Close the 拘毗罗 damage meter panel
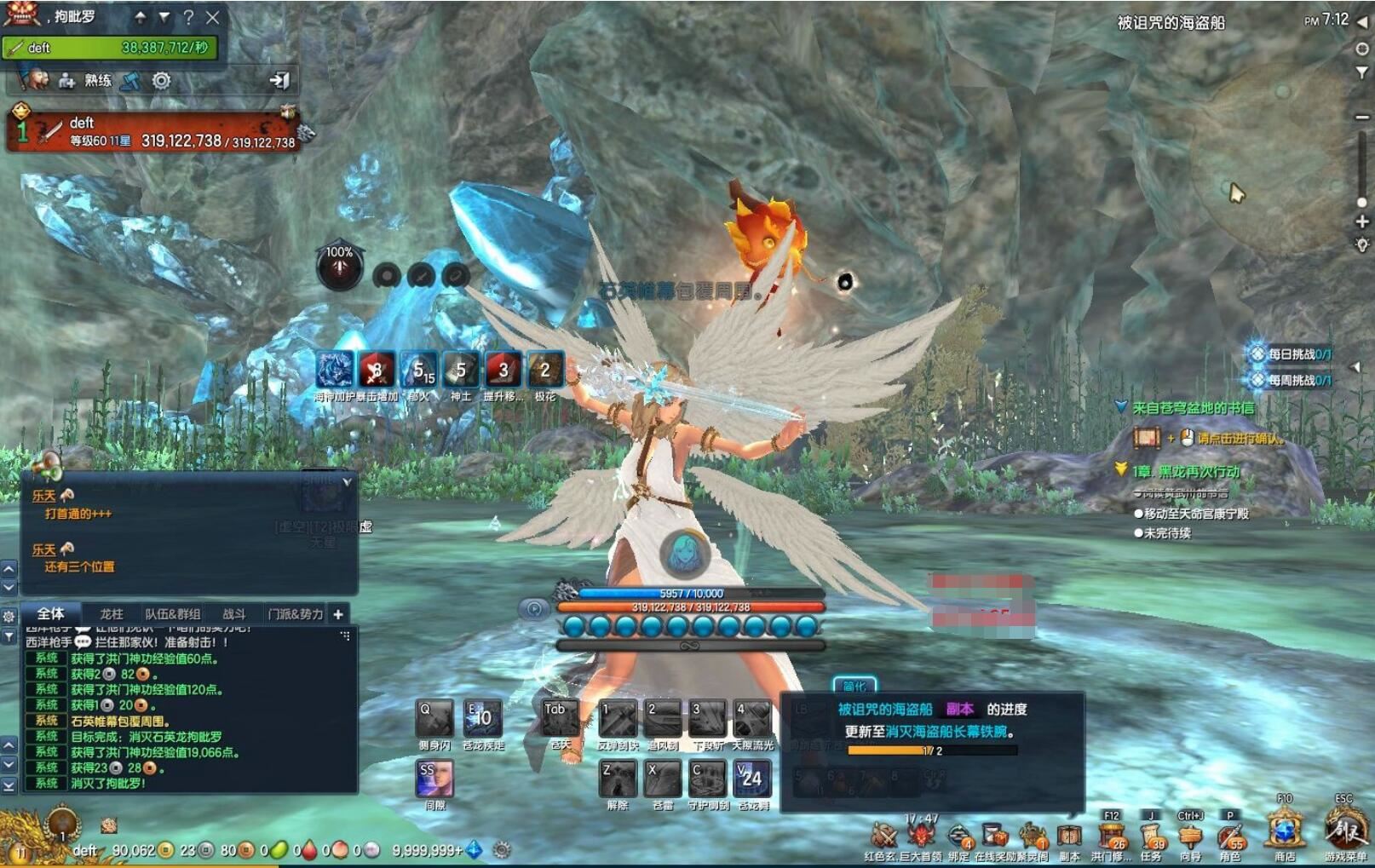The height and width of the screenshot is (868, 1375). 213,17
